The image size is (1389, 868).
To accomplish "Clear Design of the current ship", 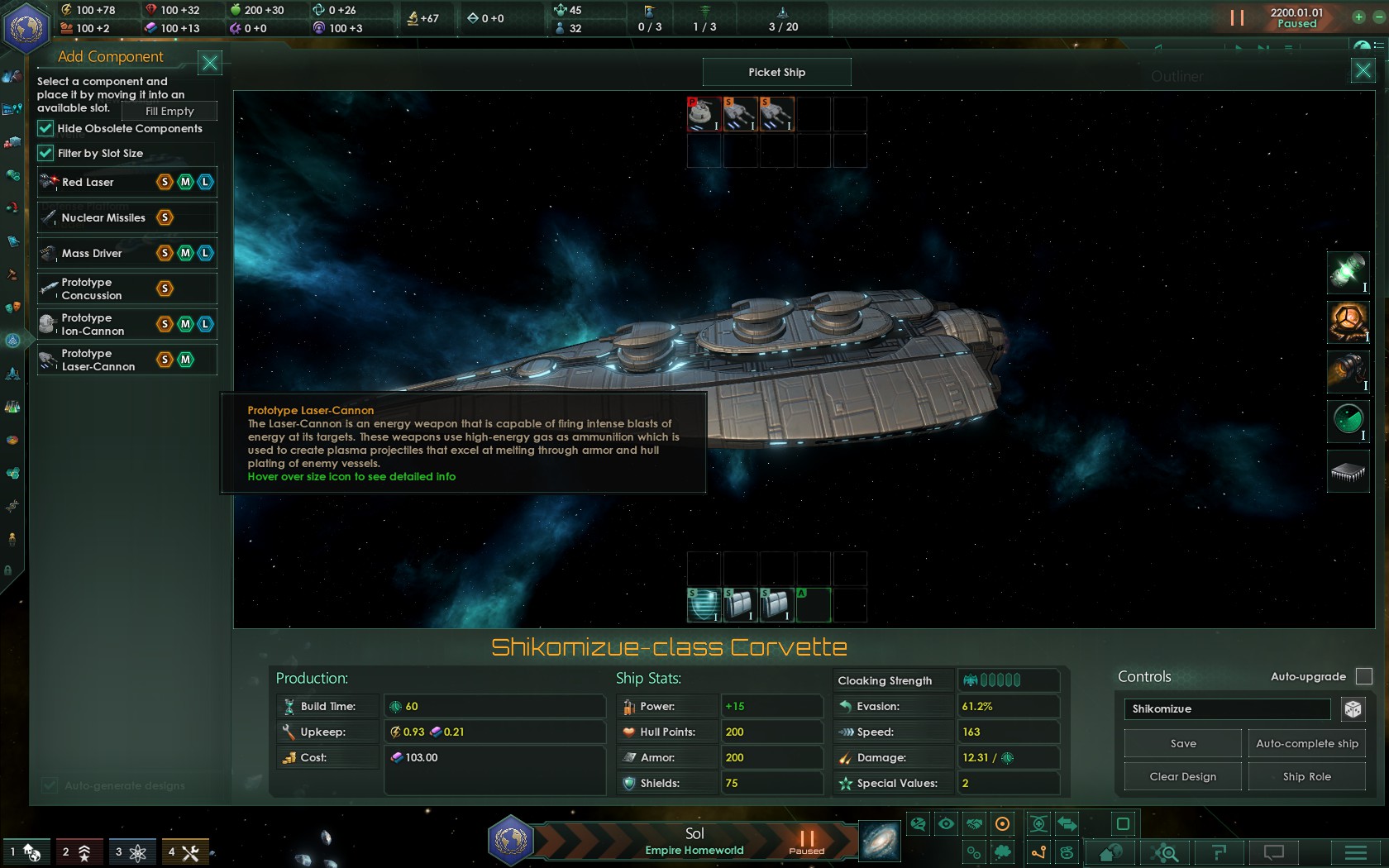I will pos(1182,776).
